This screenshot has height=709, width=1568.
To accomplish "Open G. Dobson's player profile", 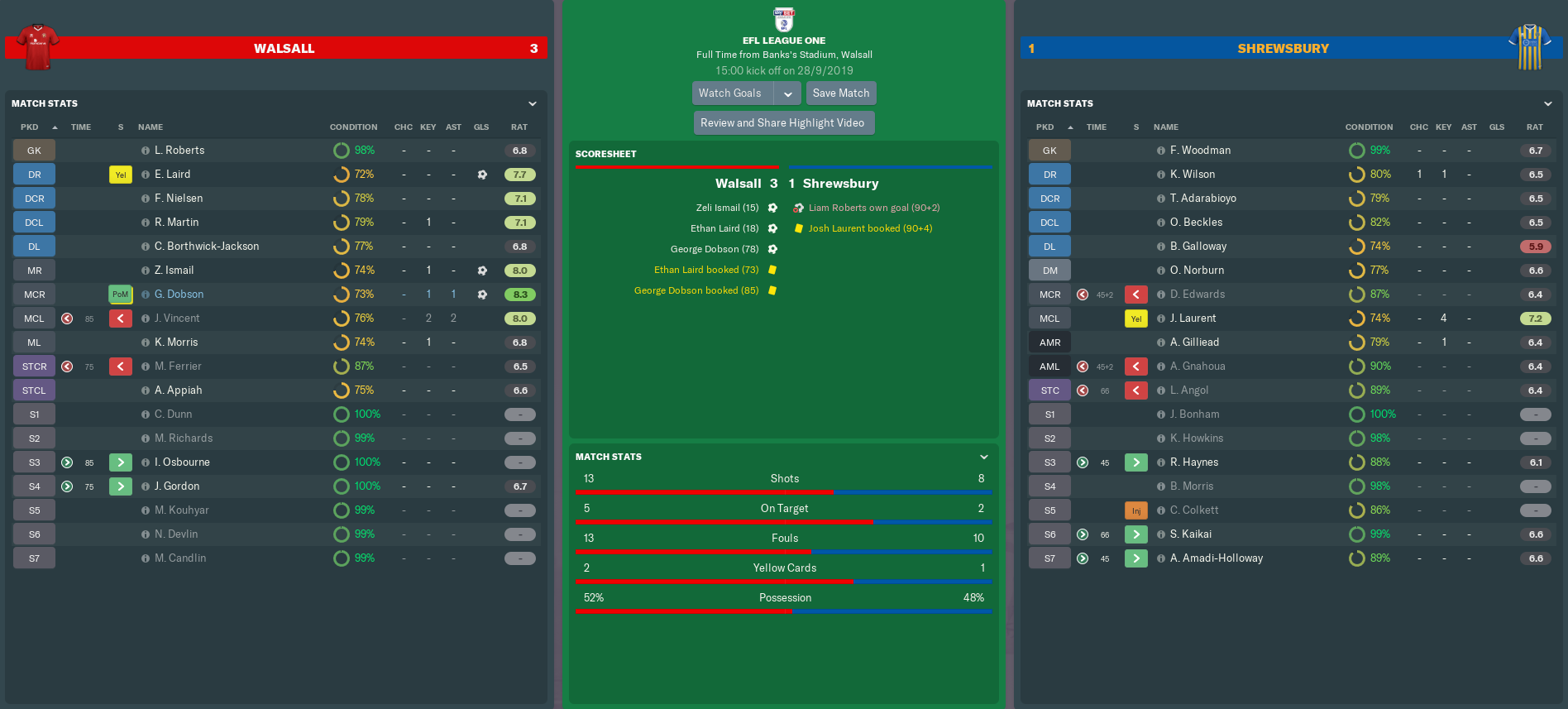I will 179,295.
